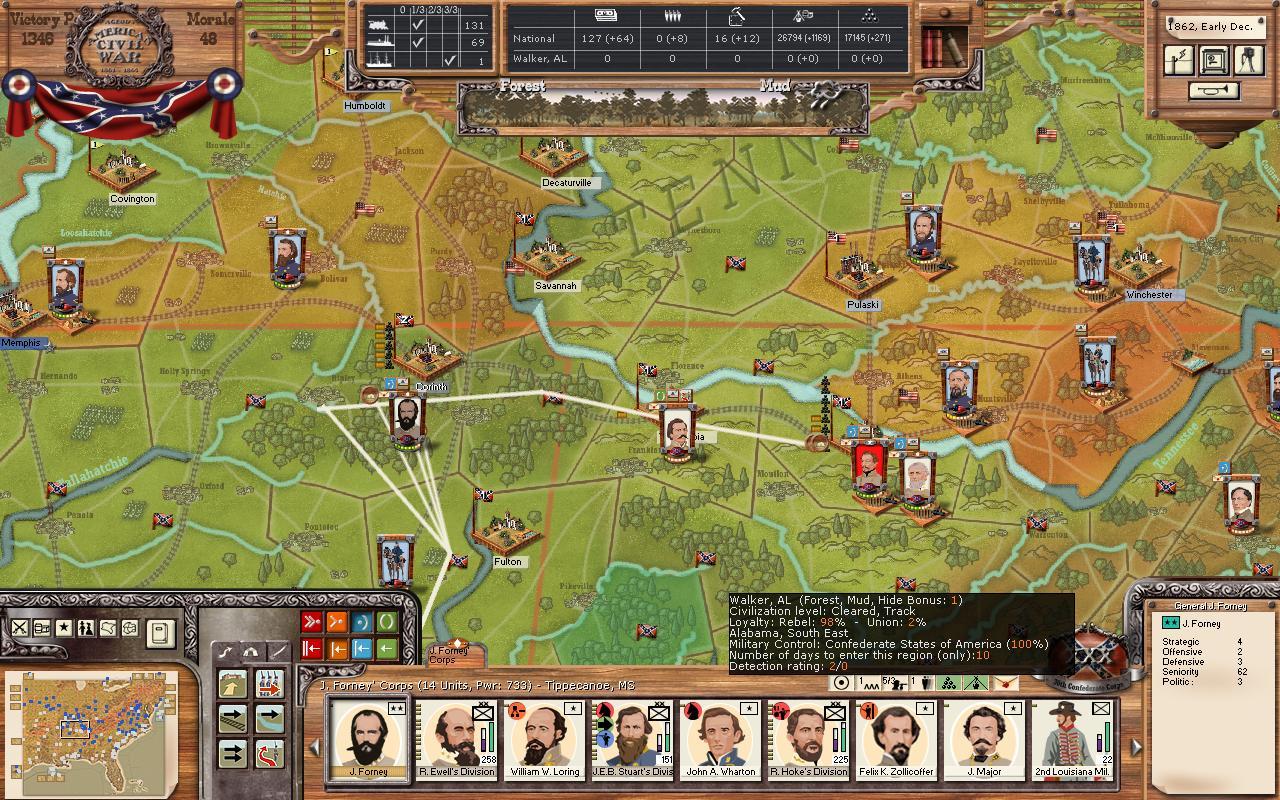The width and height of the screenshot is (1280, 800).
Task: Click the bugle end-turn button
Action: (x=1214, y=91)
